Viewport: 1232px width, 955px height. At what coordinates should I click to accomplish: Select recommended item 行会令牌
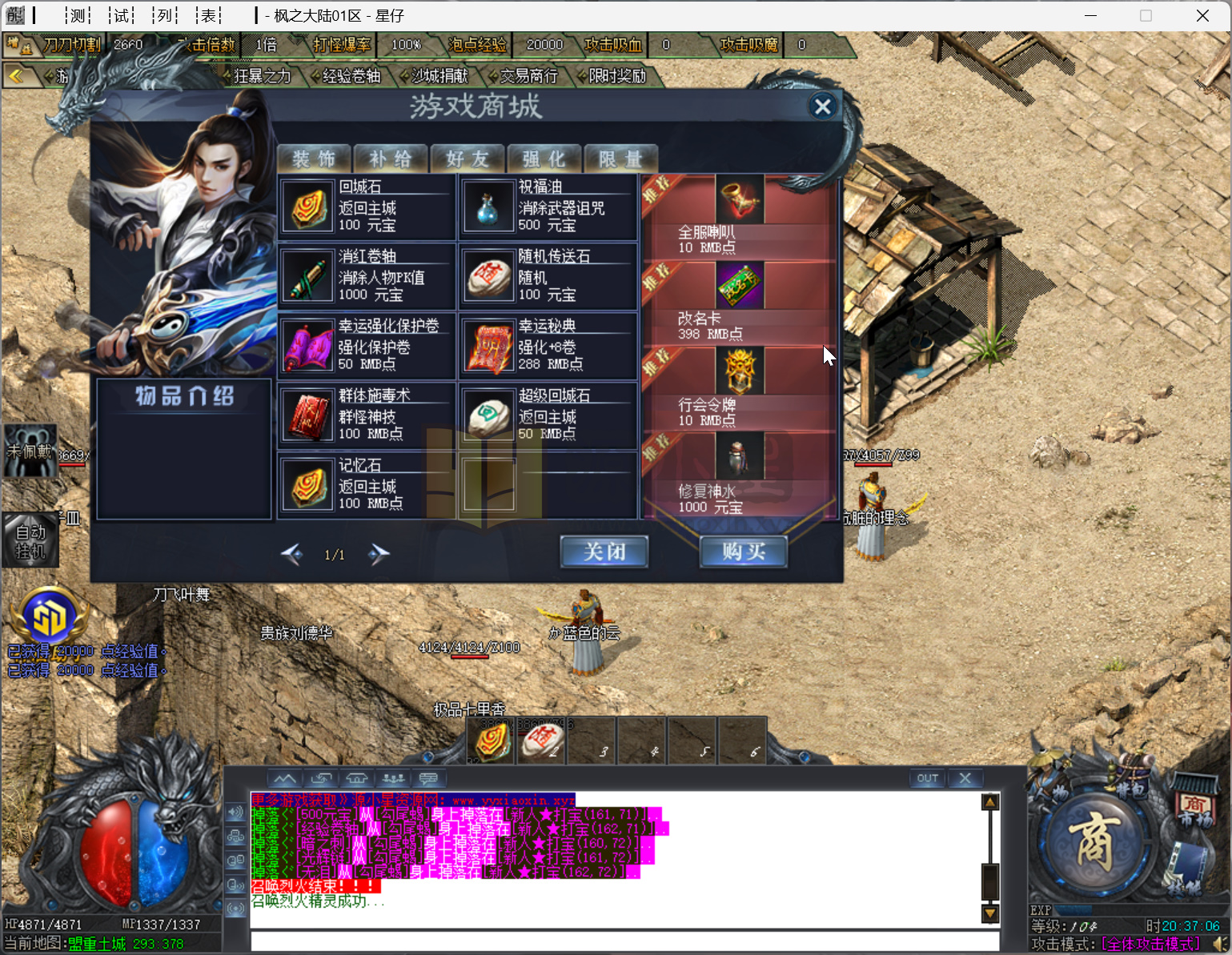[x=739, y=373]
